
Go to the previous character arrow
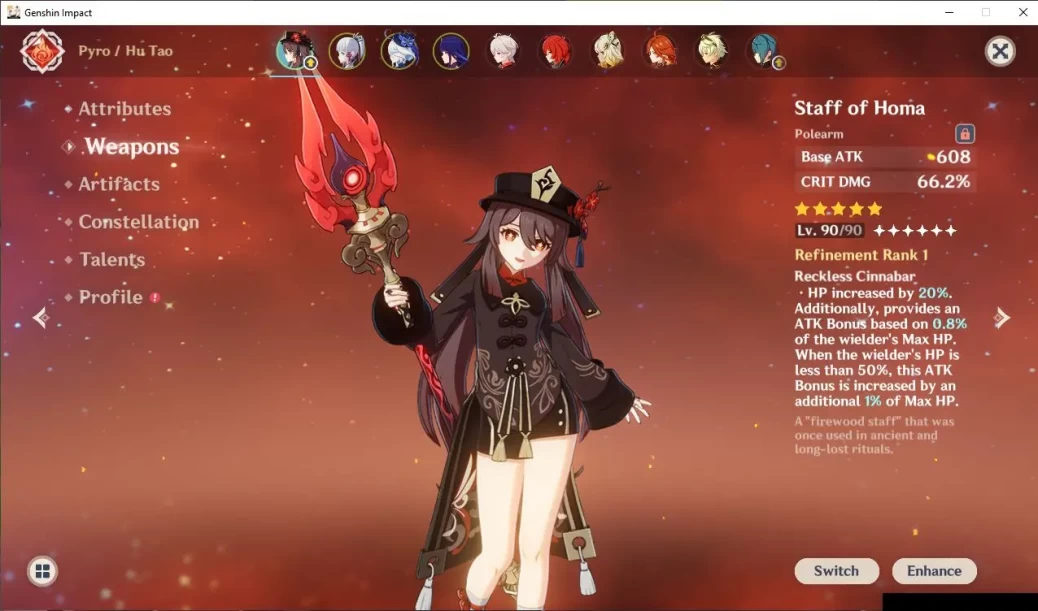[x=40, y=318]
